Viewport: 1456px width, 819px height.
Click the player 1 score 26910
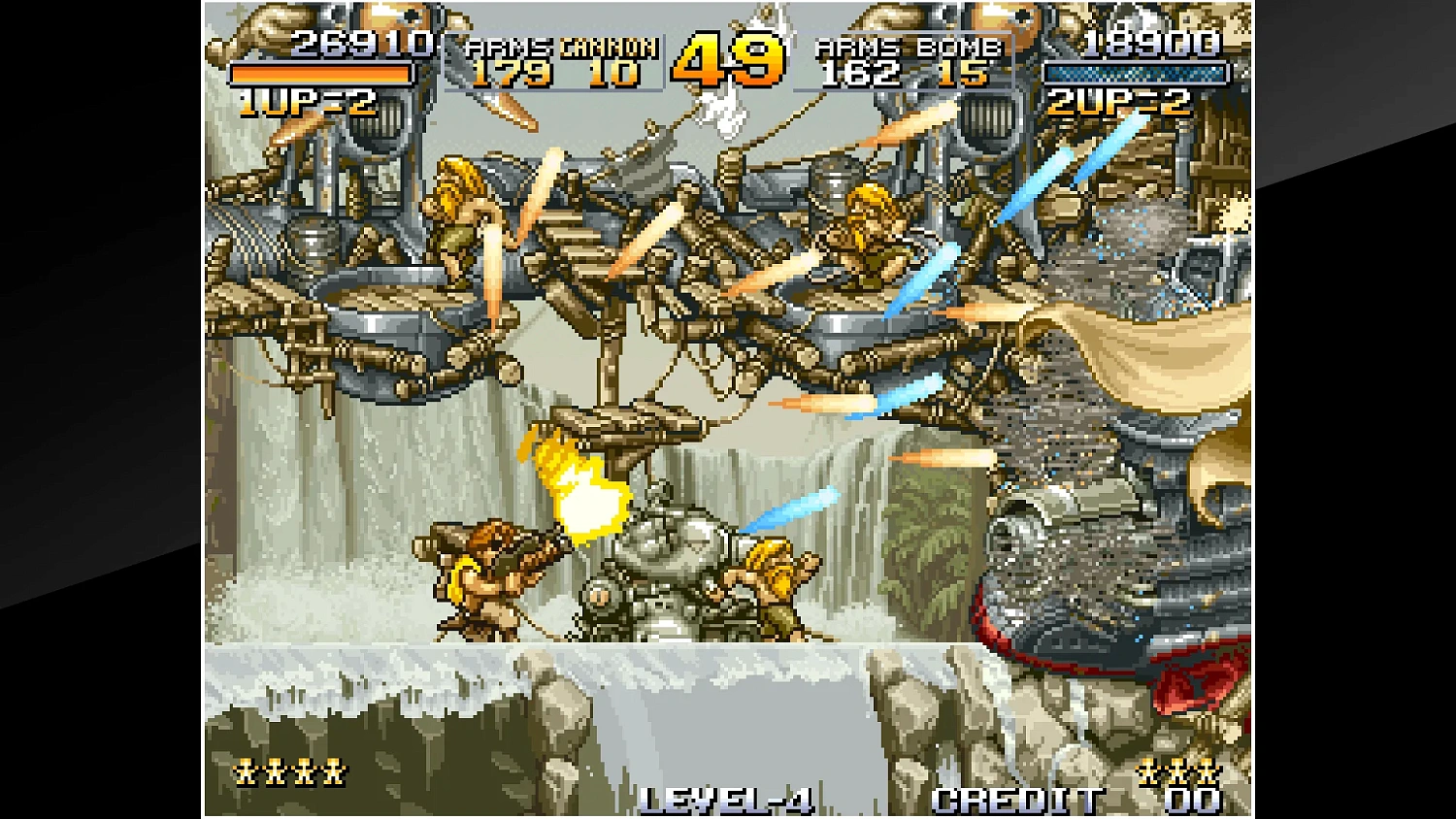click(359, 45)
